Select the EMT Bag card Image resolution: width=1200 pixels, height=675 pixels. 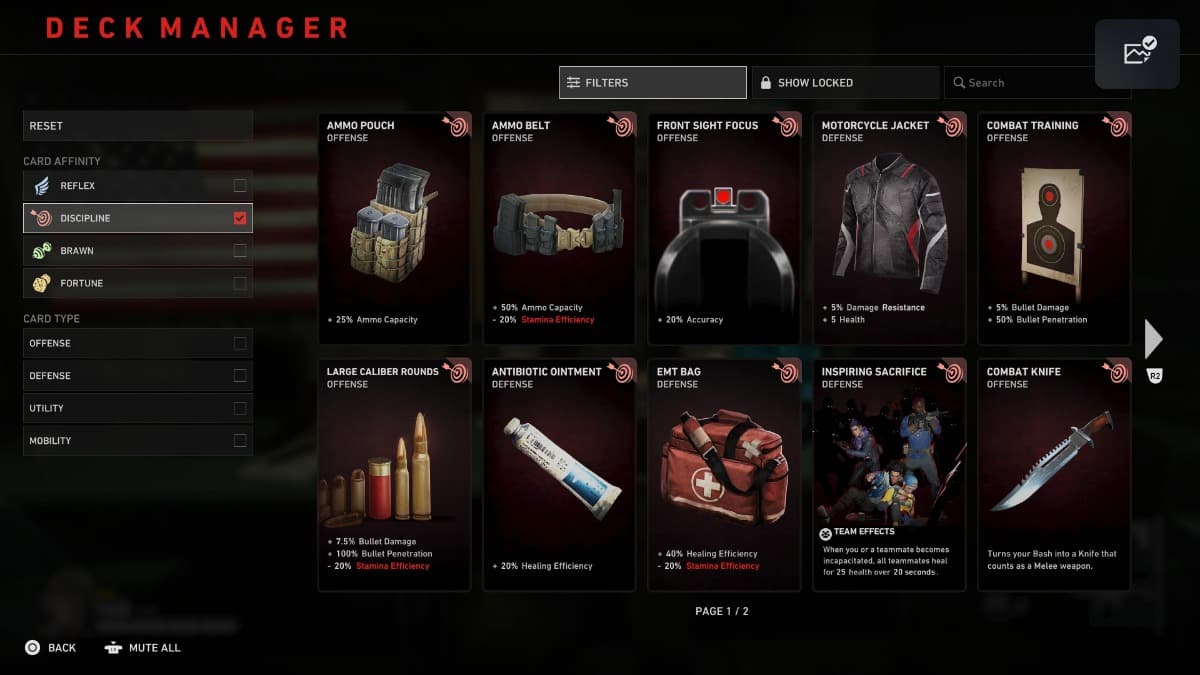pyautogui.click(x=724, y=474)
